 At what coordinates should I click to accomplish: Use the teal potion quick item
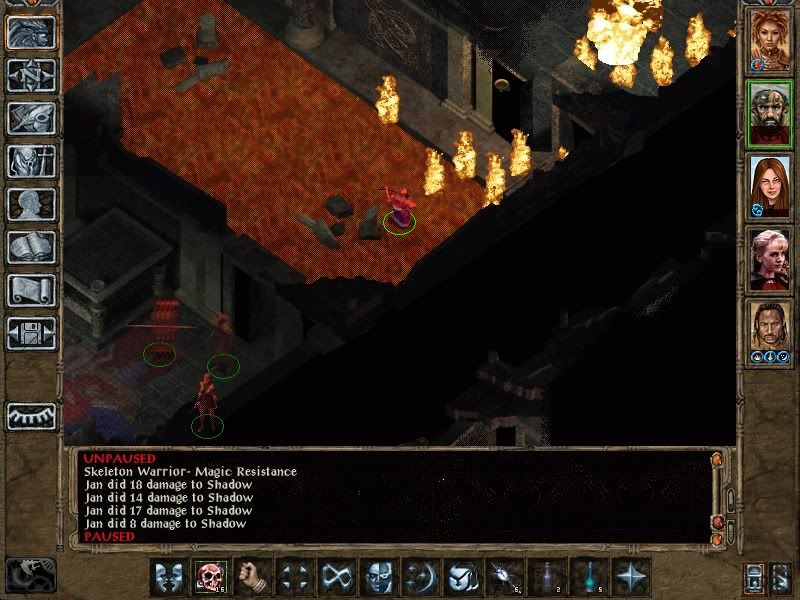coord(589,577)
